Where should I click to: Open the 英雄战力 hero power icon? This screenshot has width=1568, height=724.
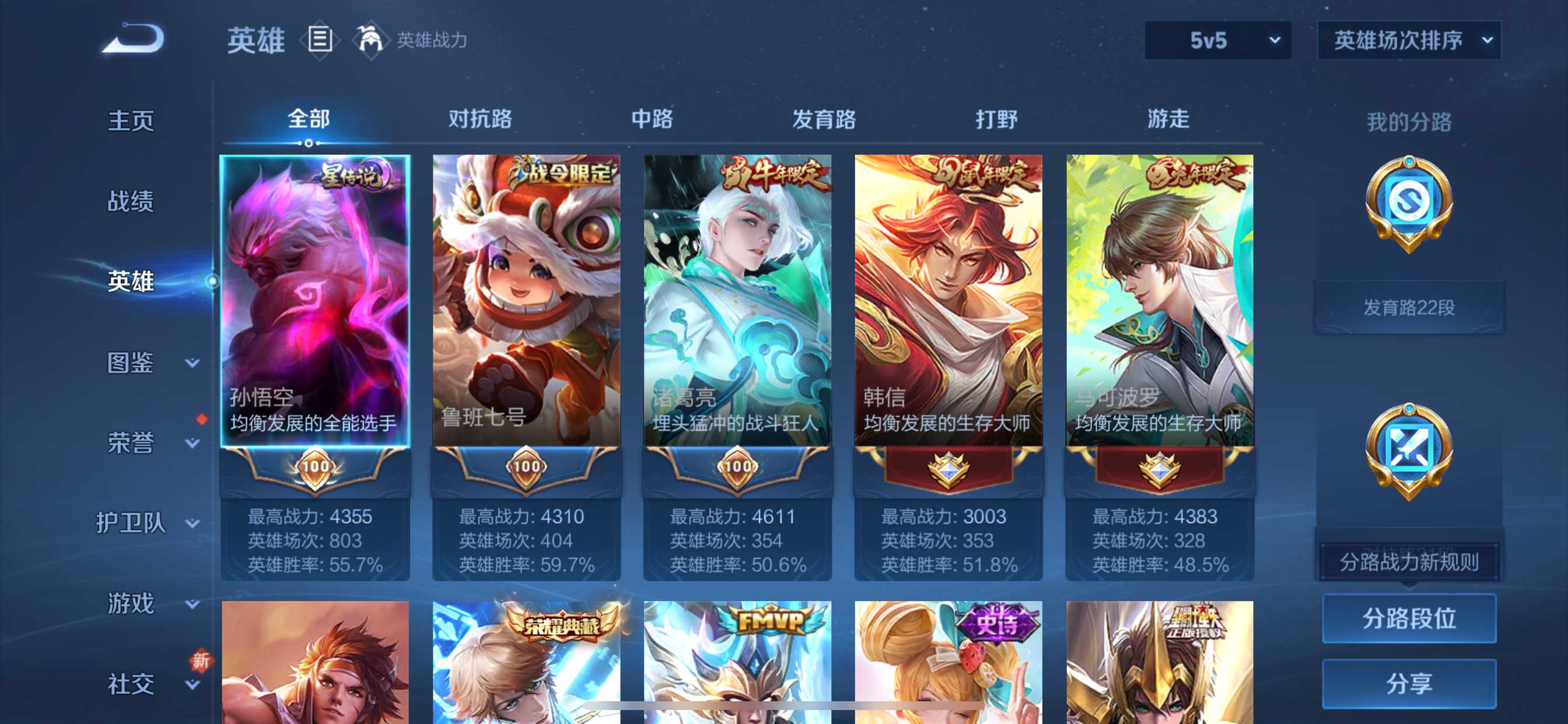[x=373, y=39]
